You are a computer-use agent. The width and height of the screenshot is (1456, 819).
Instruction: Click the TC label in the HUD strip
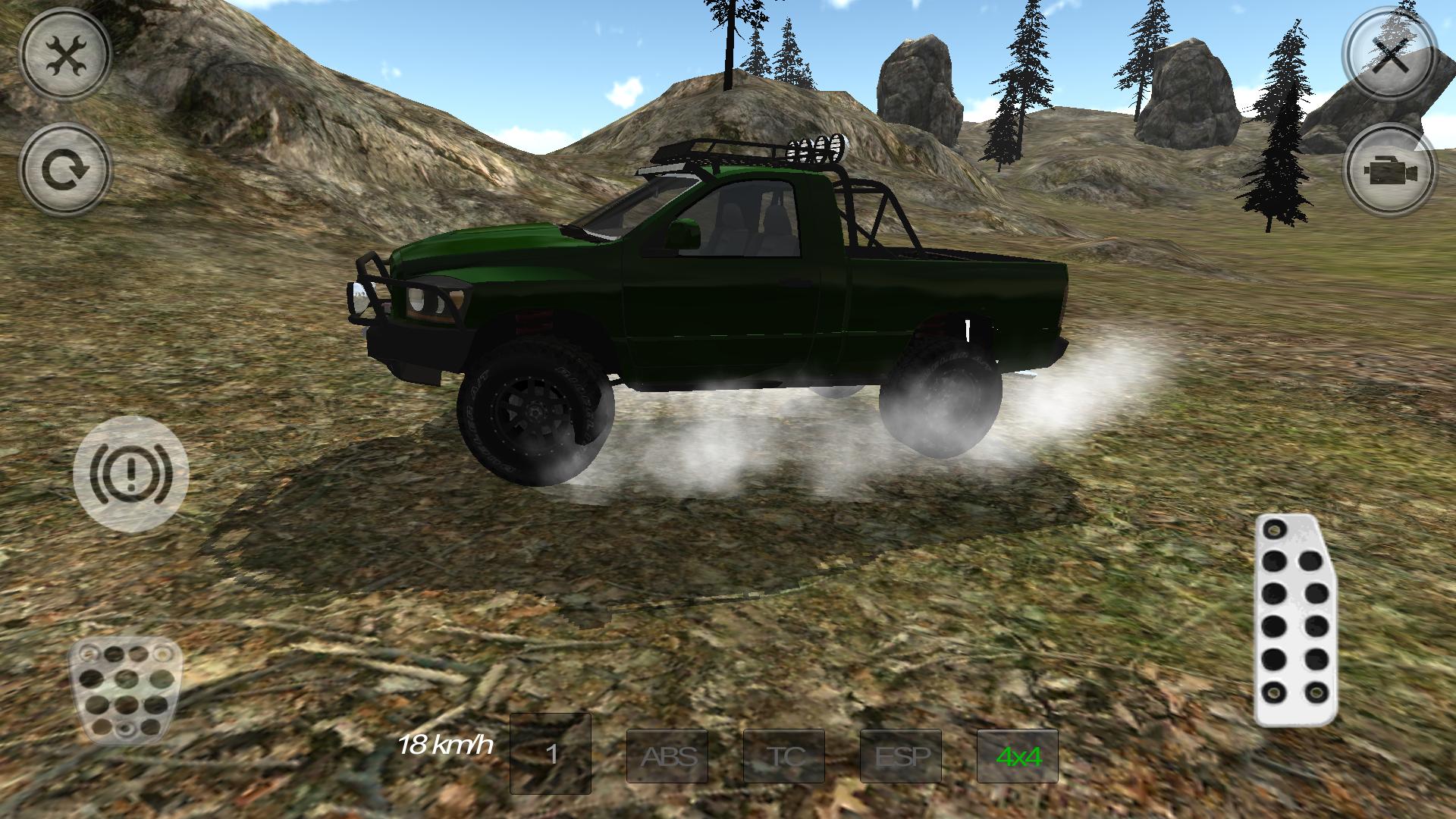784,756
